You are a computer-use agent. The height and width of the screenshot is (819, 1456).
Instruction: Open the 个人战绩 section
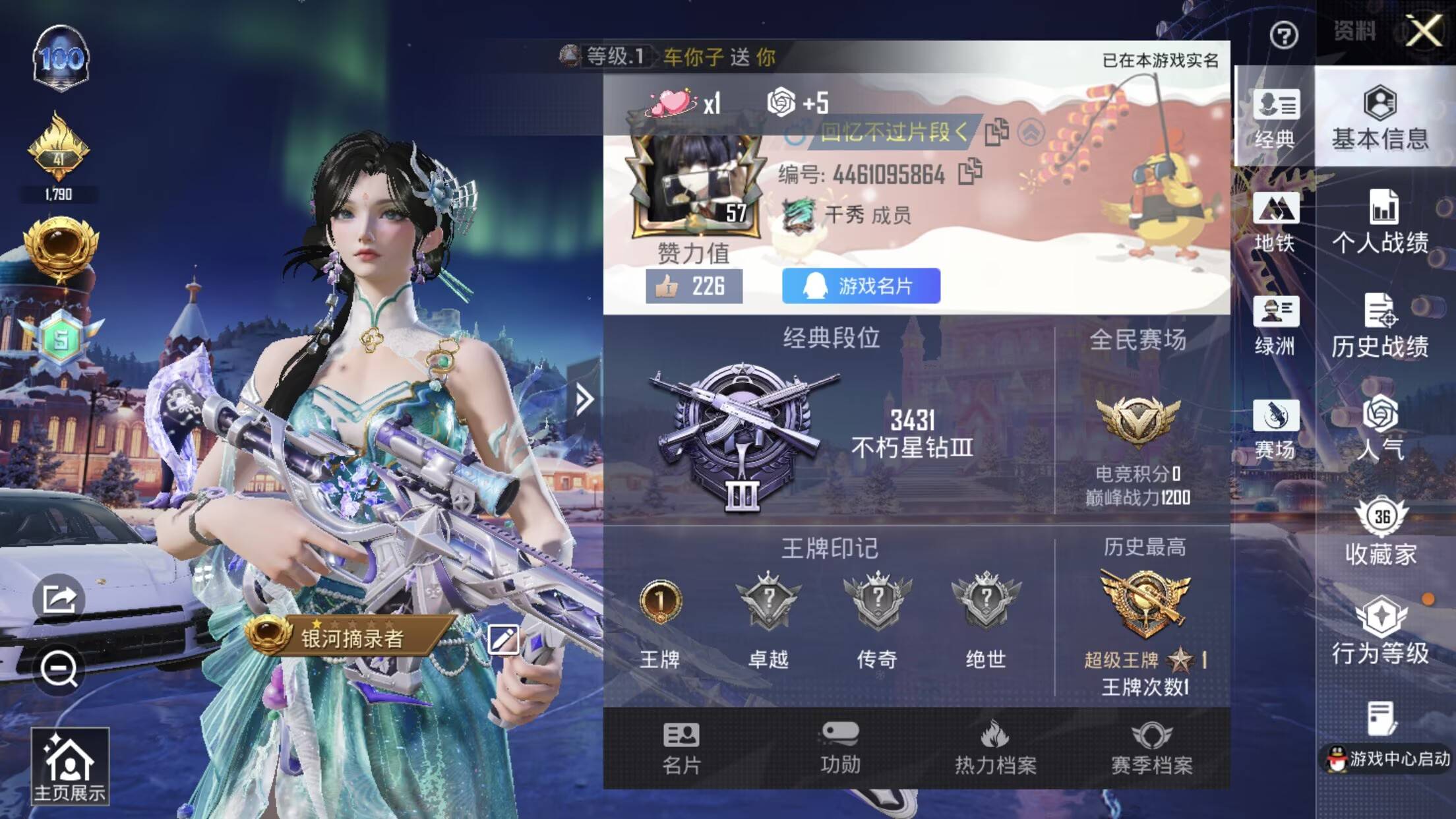1381,222
